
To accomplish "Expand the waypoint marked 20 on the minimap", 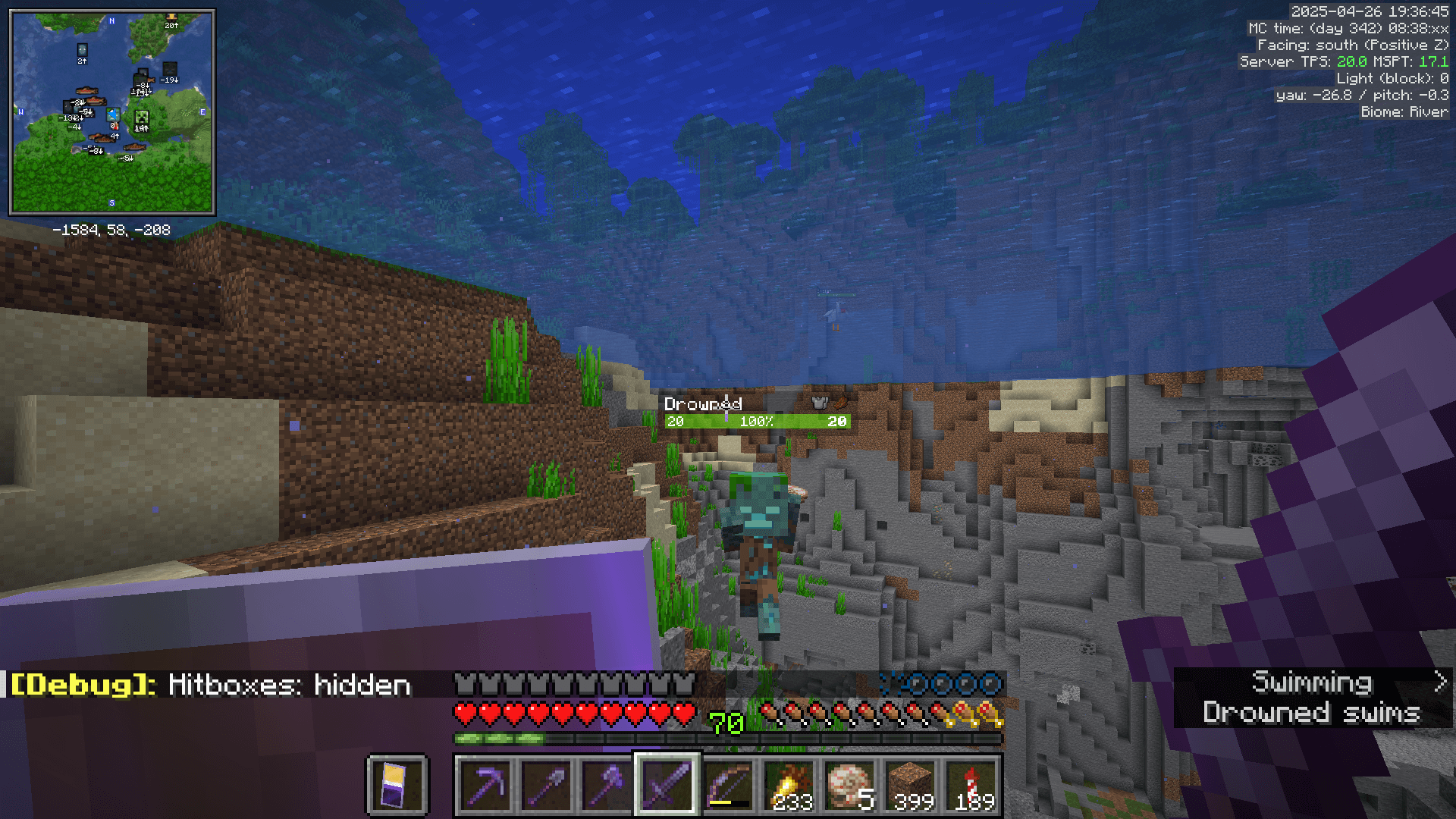I will (171, 18).
